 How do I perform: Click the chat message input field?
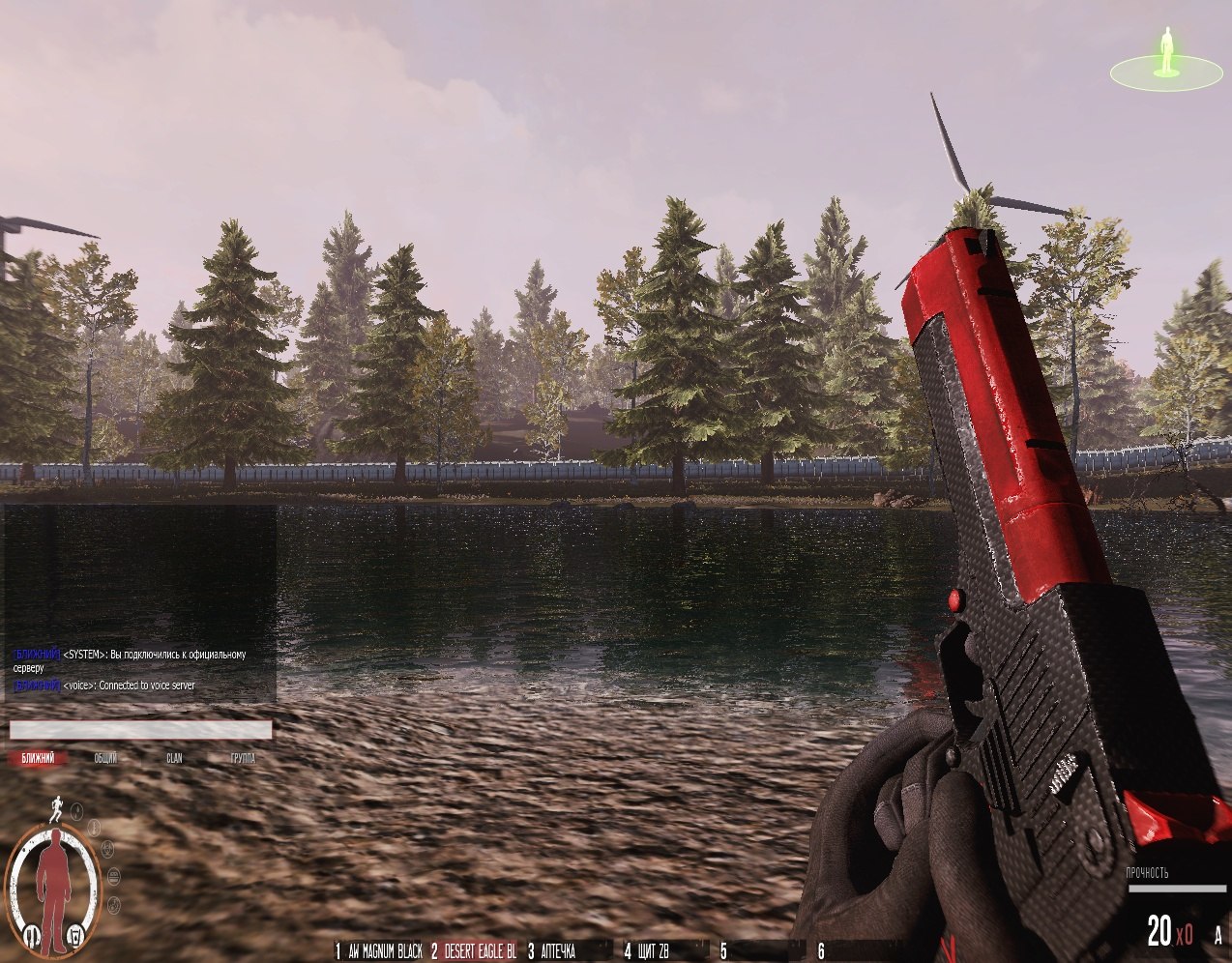(140, 730)
